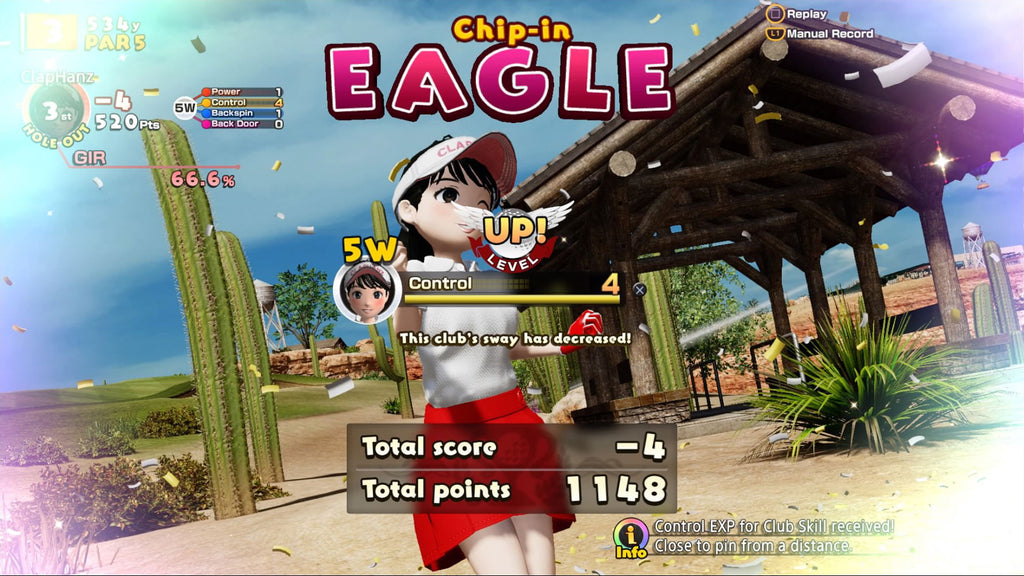Select the Power club skill row
This screenshot has height=576, width=1024.
click(242, 92)
